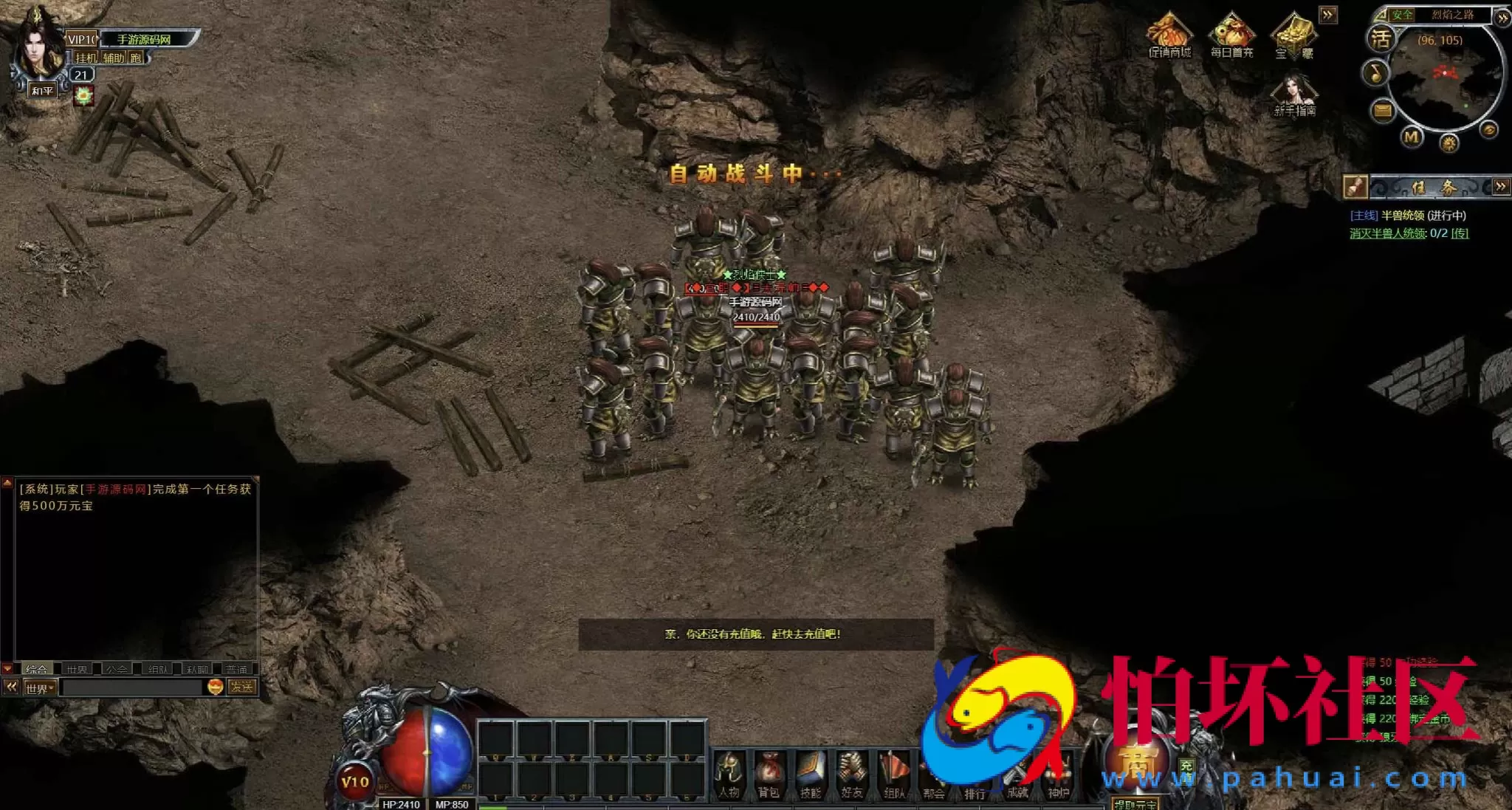
Task: Open the 新手指南 beginner guide
Action: pos(1293,95)
